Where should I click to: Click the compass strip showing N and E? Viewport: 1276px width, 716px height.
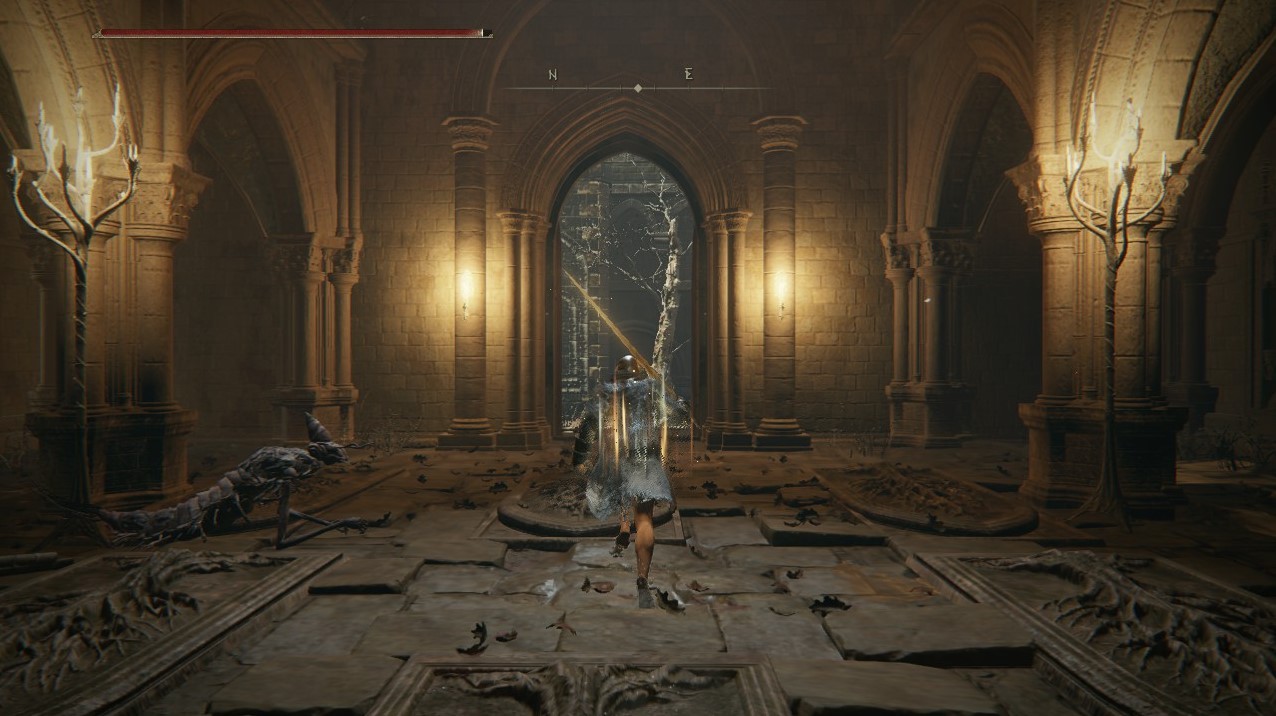point(637,82)
